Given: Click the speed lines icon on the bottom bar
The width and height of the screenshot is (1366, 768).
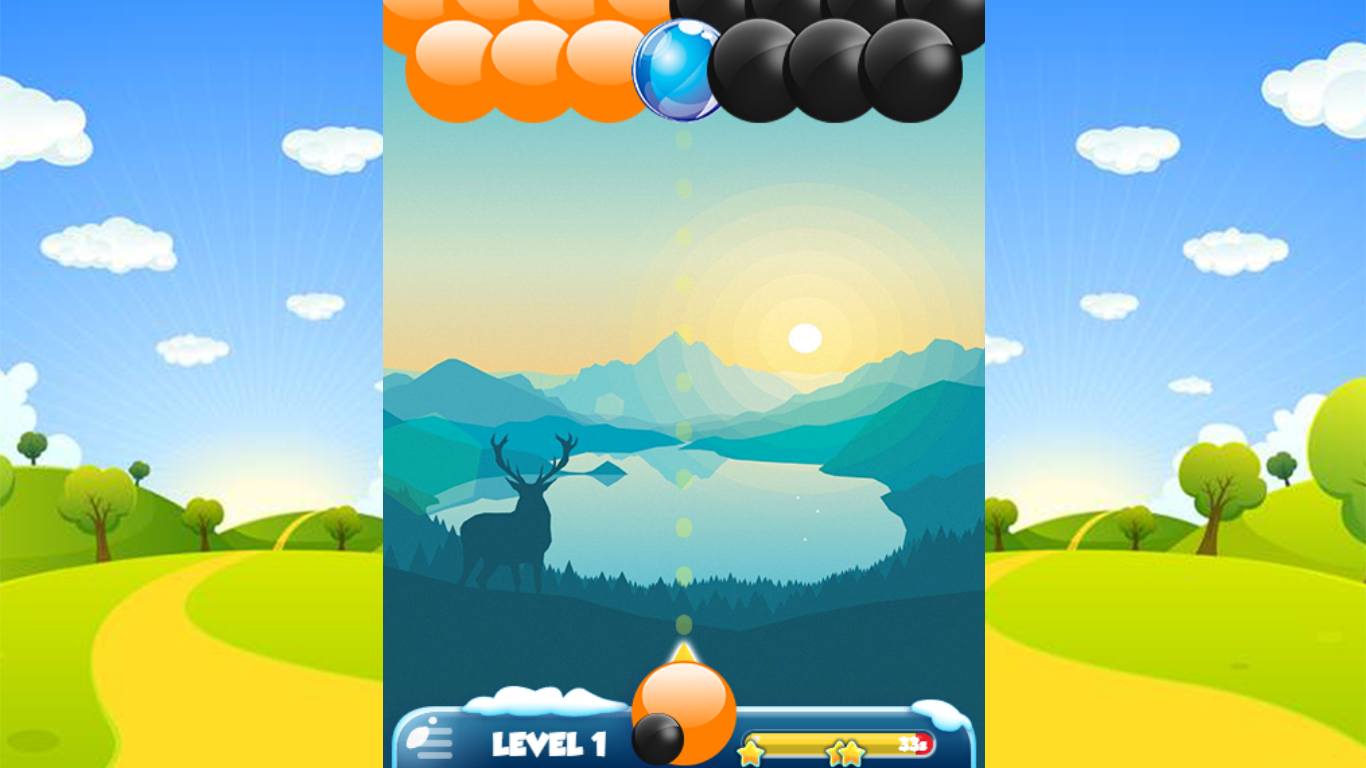Looking at the screenshot, I should pyautogui.click(x=428, y=739).
